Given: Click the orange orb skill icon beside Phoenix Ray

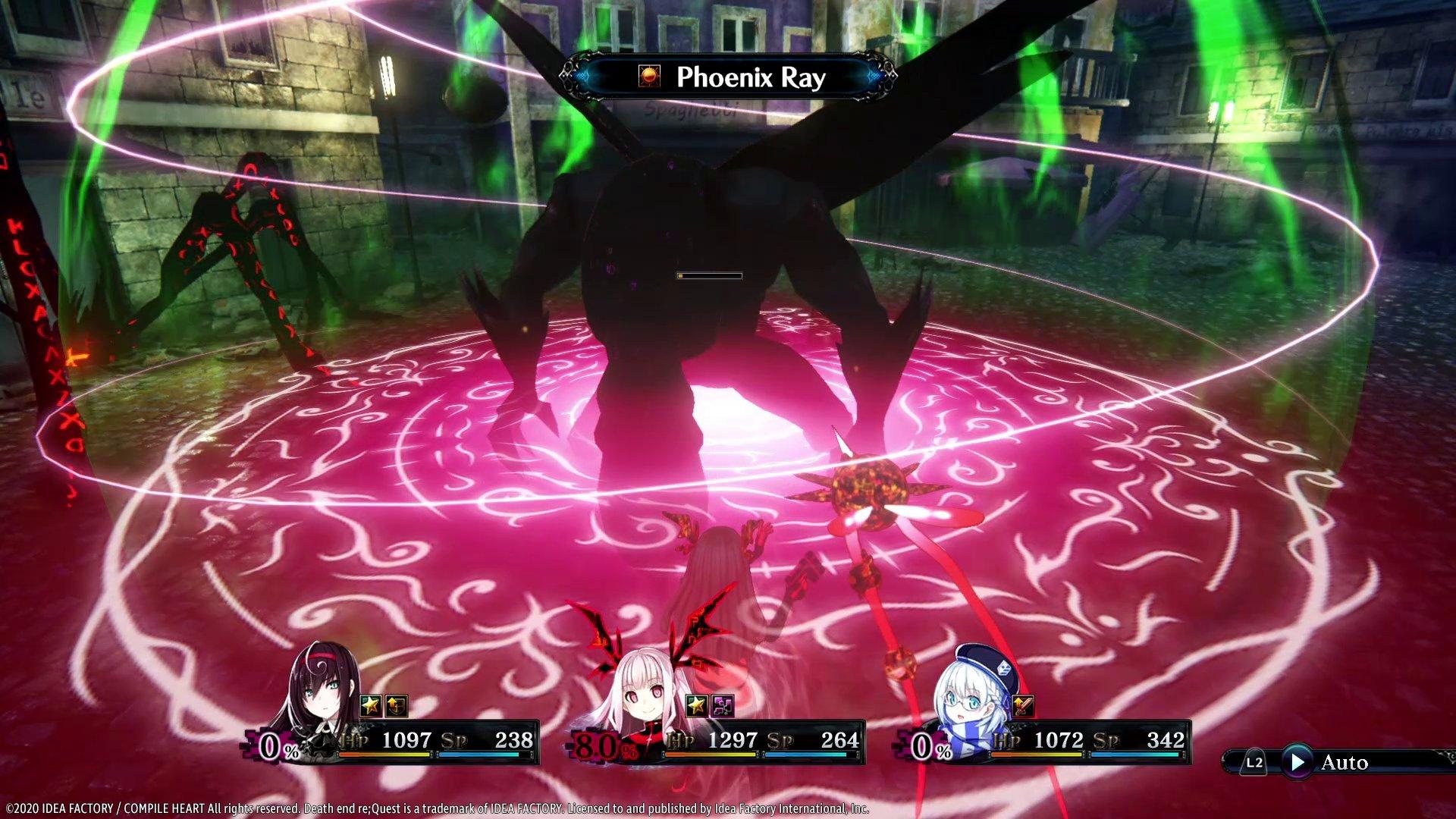Looking at the screenshot, I should tap(648, 76).
